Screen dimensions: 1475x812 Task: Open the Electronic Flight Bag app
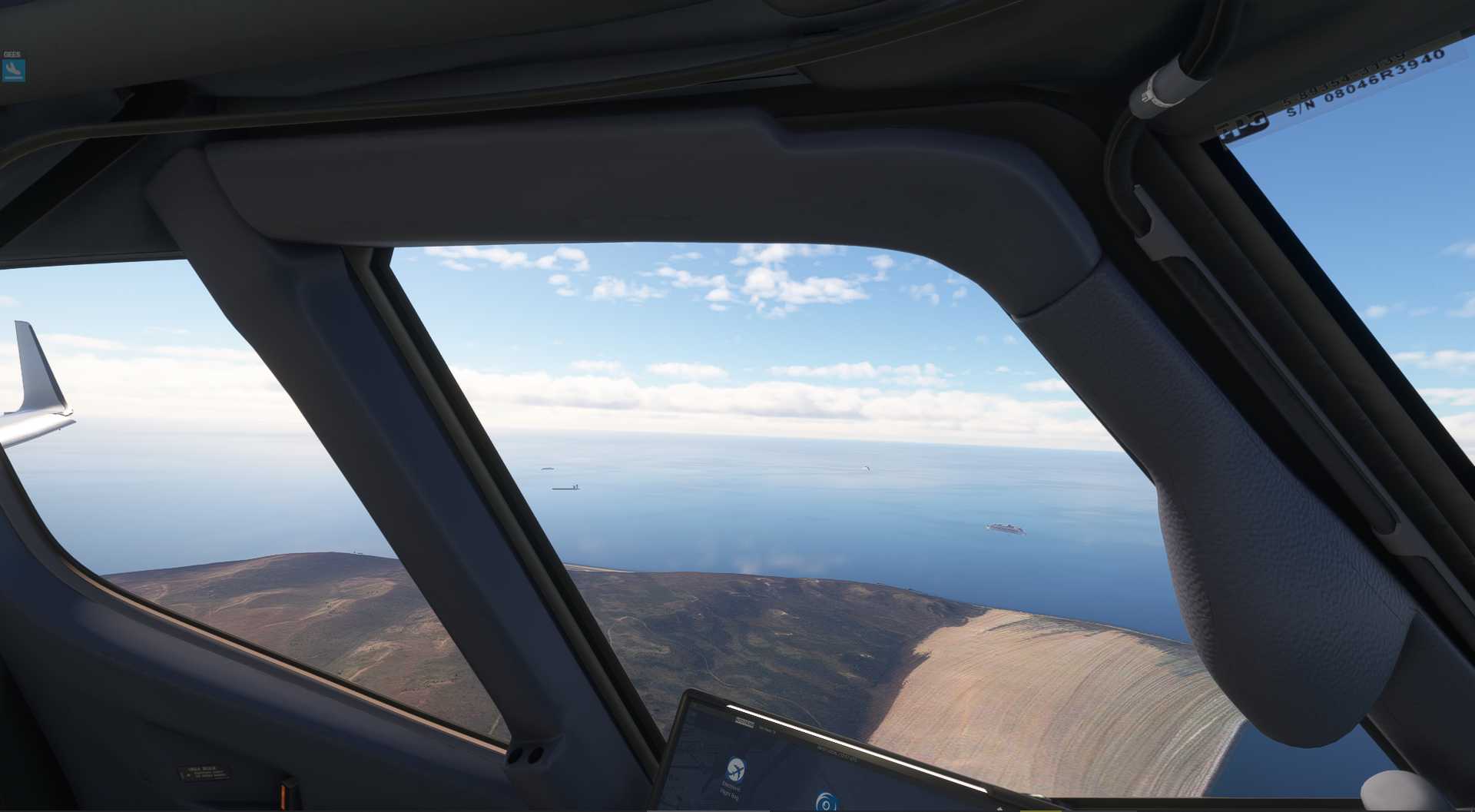click(735, 768)
